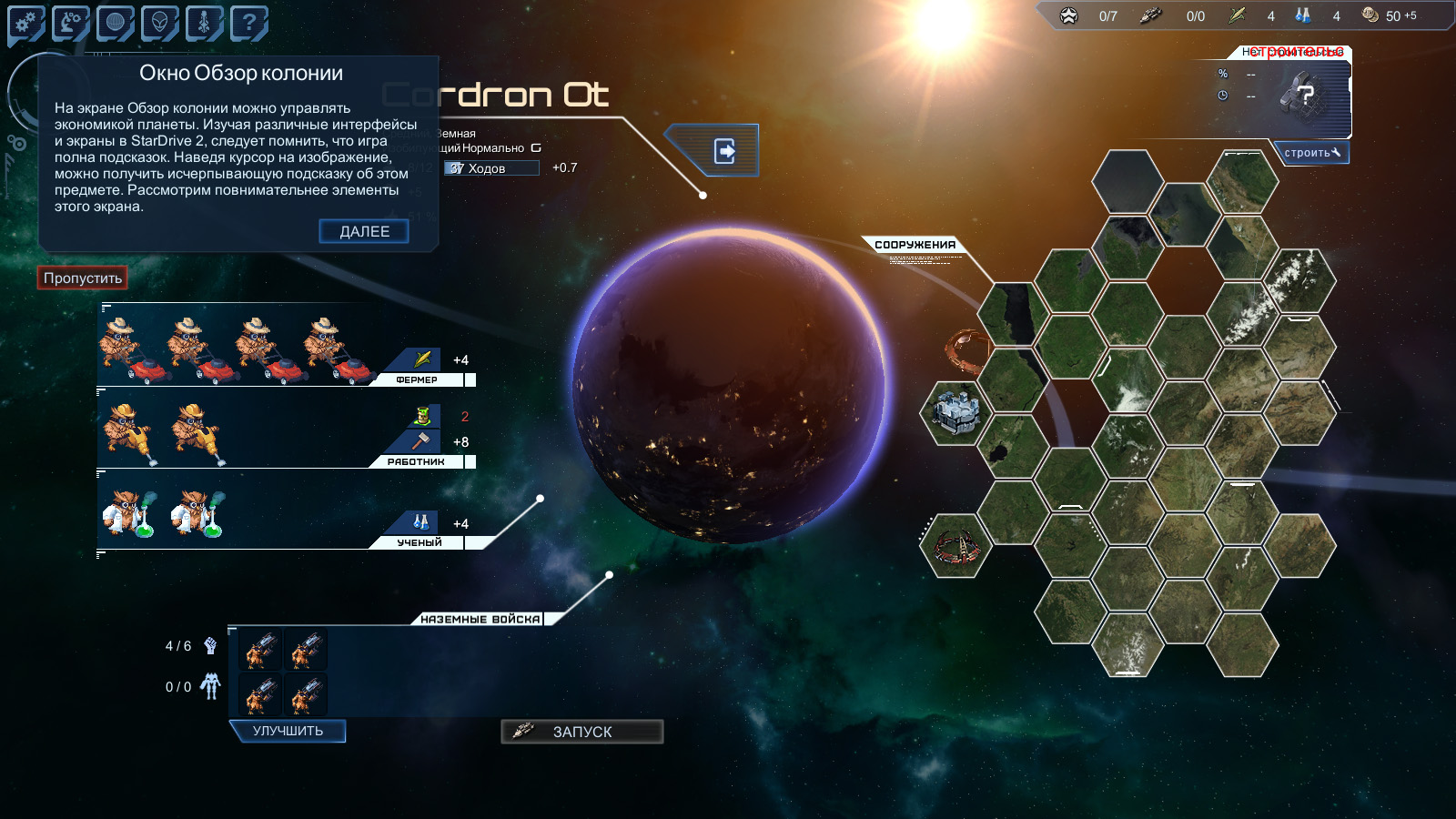Click the ЗАПУСК launch button
1456x819 pixels.
pyautogui.click(x=581, y=732)
